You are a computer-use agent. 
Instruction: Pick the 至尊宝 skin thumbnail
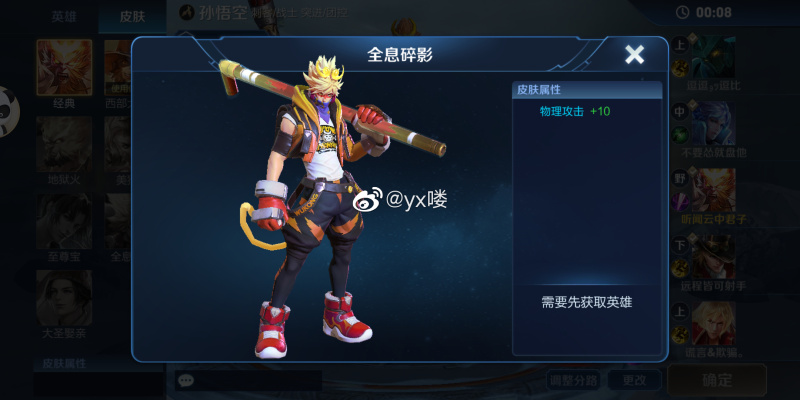pos(64,220)
